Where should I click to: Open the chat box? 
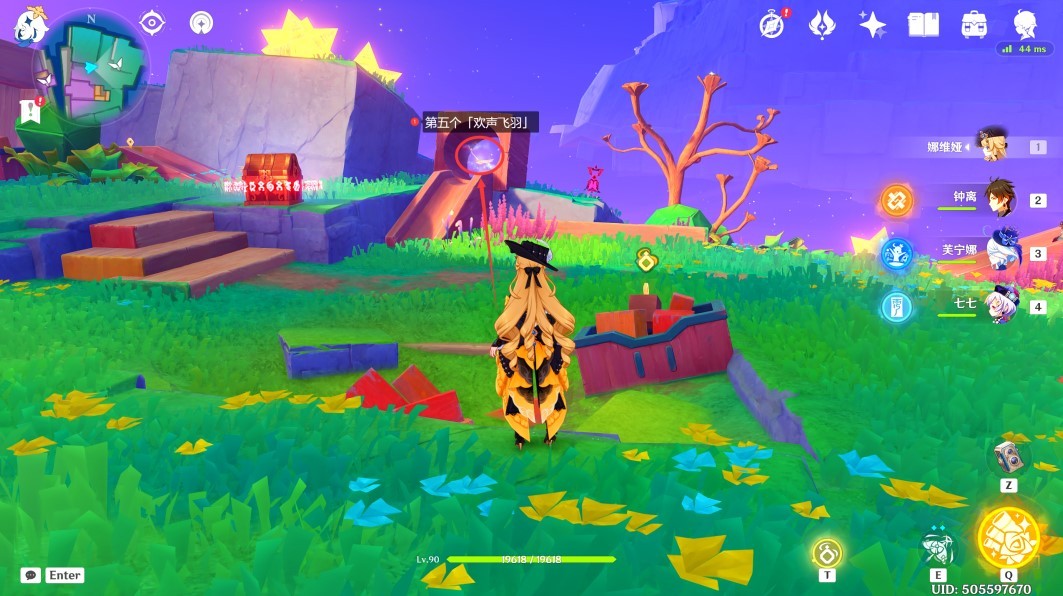[31, 575]
